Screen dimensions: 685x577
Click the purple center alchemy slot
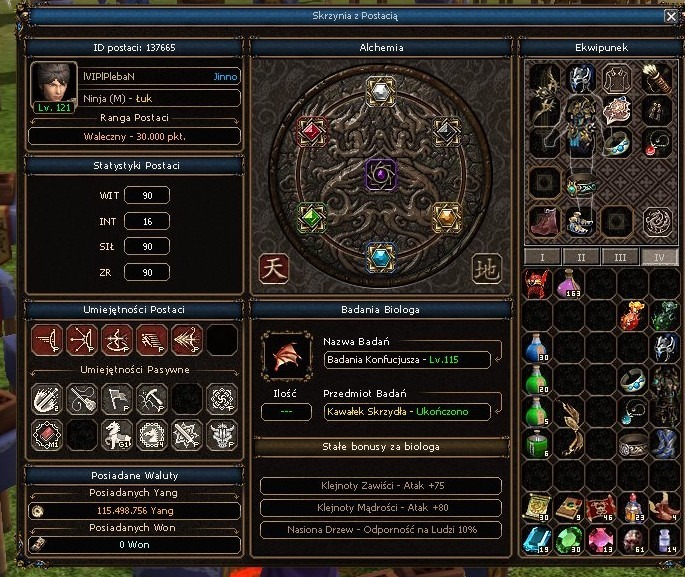coord(380,174)
